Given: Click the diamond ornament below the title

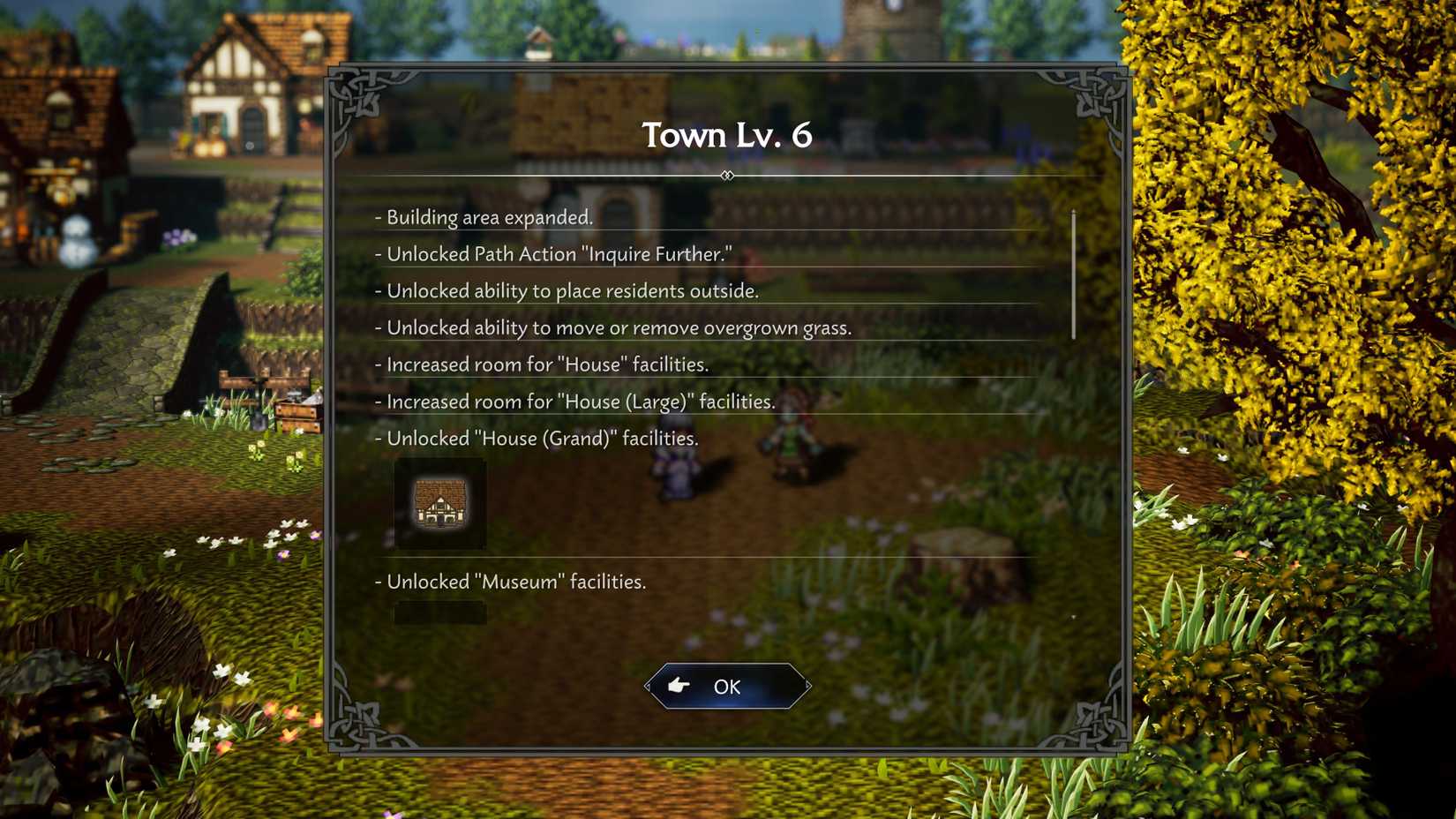Looking at the screenshot, I should tap(726, 176).
